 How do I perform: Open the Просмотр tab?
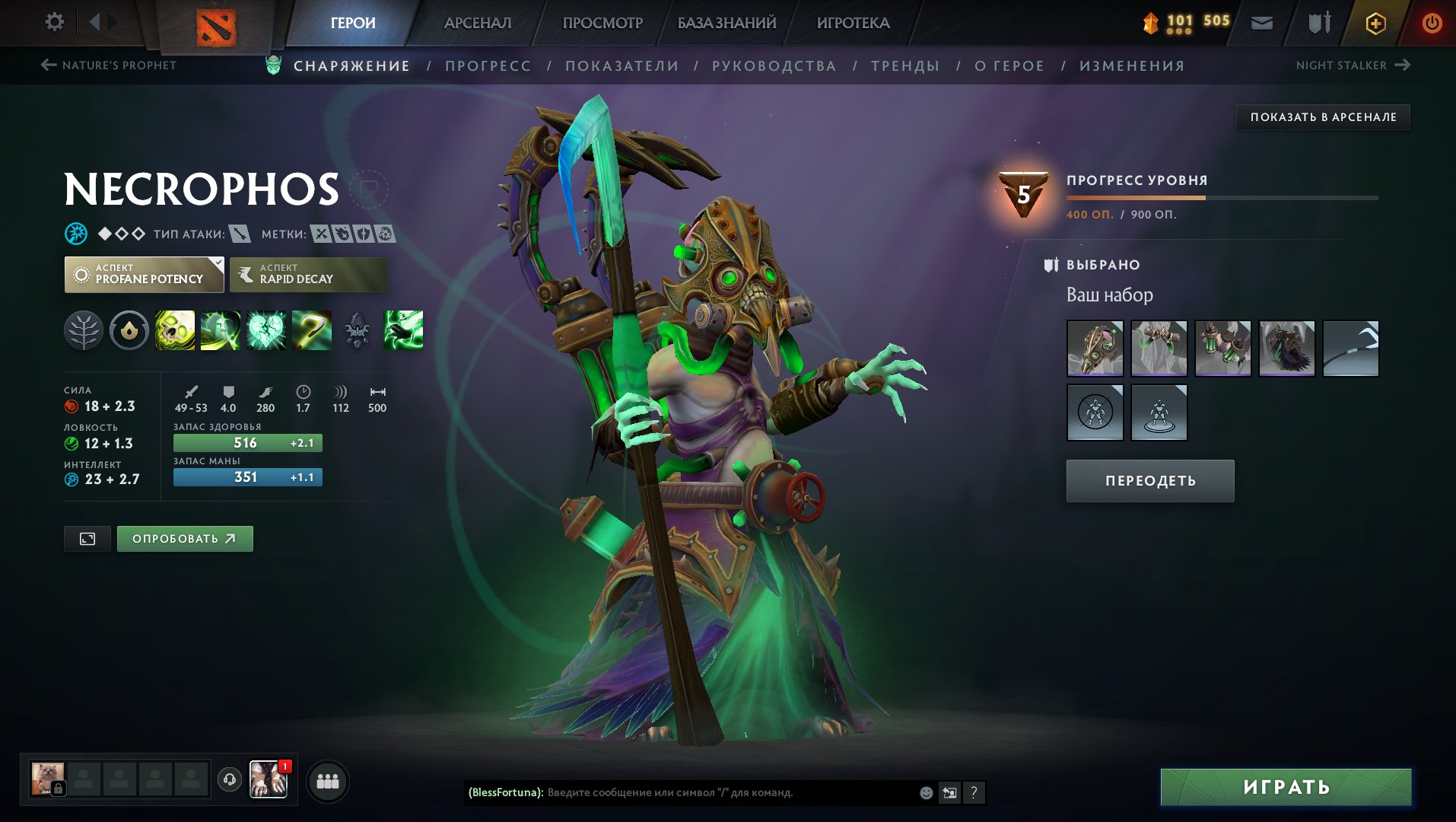click(602, 23)
